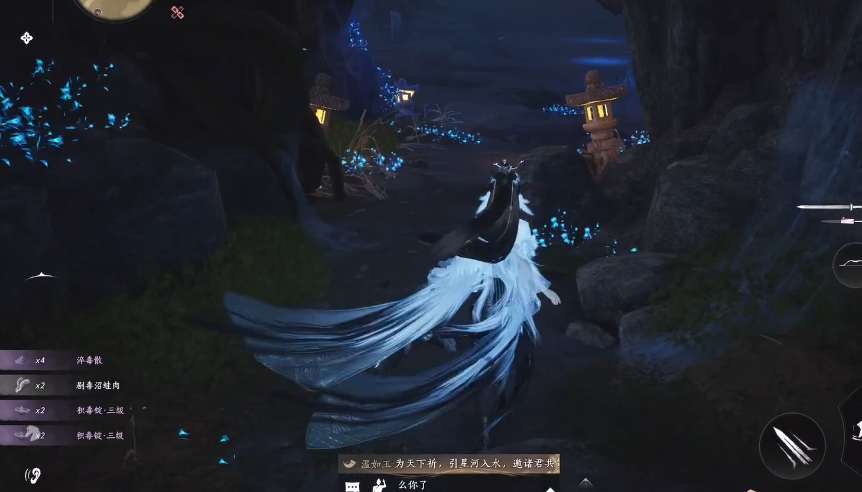This screenshot has height=492, width=862.
Task: Tap the white four-point diamond icon
Action: click(27, 38)
